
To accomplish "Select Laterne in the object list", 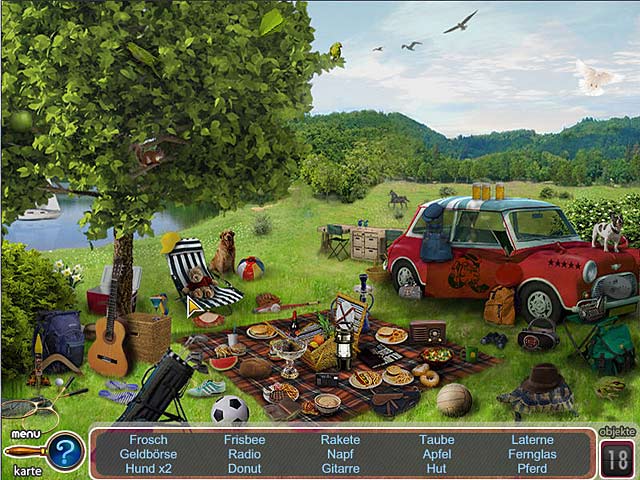I will pos(532,440).
